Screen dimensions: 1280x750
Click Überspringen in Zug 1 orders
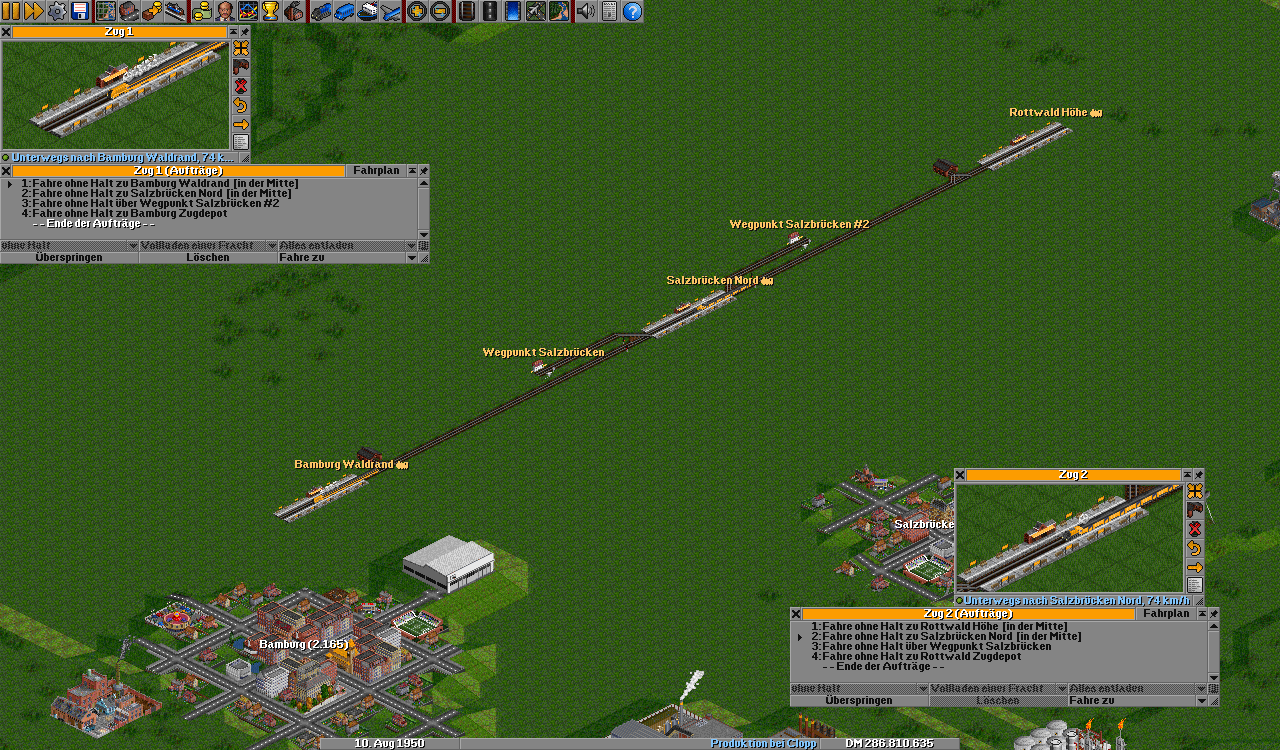click(x=69, y=258)
